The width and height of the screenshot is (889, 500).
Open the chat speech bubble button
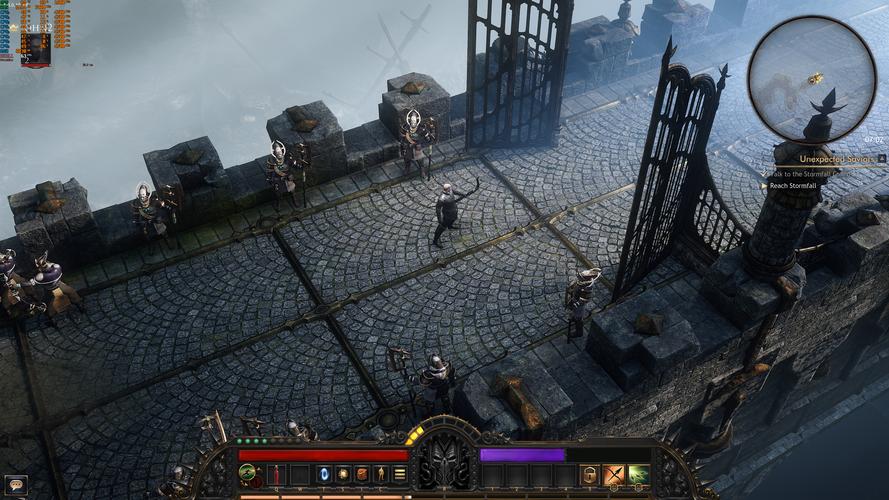(14, 486)
